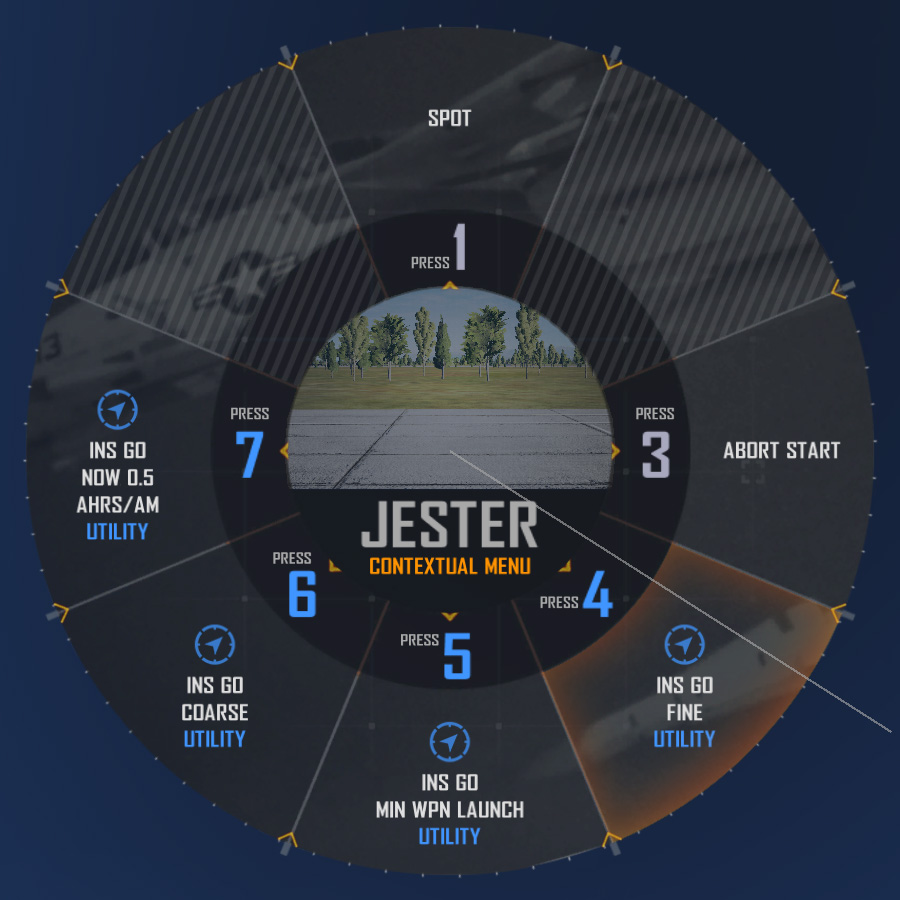This screenshot has height=900, width=900.
Task: Select INS GO FINE utility option
Action: (x=684, y=698)
